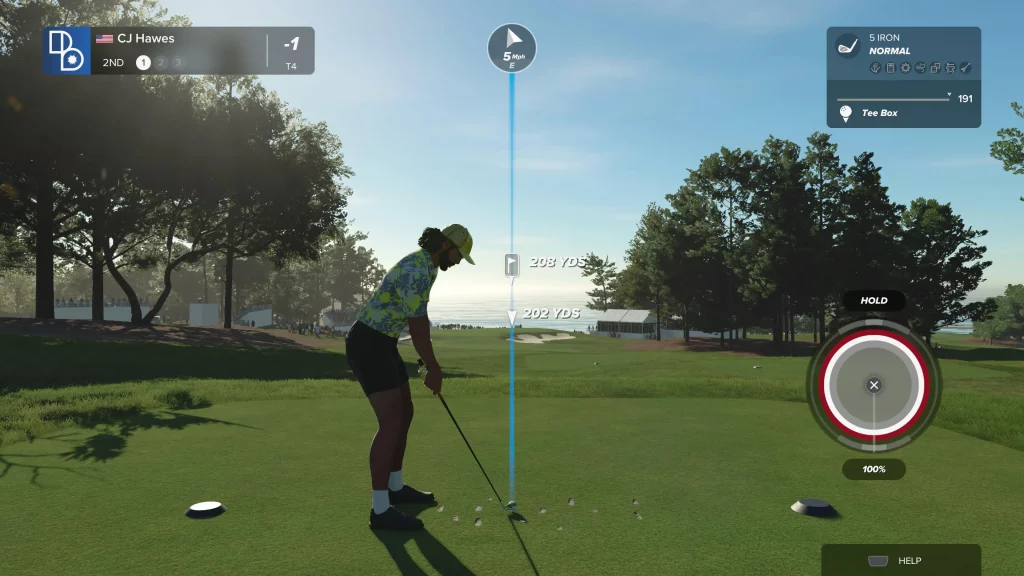Open CJ Hawes' scorecard panel
Screen dimensions: 1024x576
pyautogui.click(x=179, y=50)
